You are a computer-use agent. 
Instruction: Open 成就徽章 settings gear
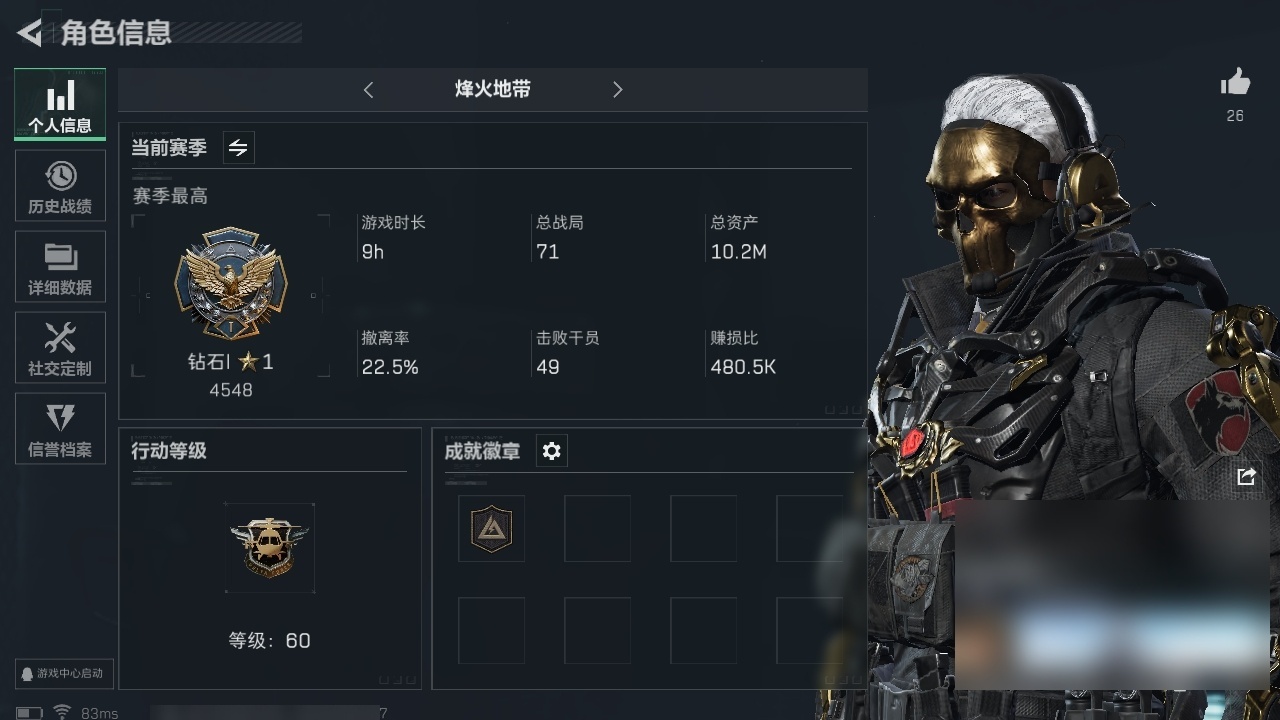tap(551, 451)
